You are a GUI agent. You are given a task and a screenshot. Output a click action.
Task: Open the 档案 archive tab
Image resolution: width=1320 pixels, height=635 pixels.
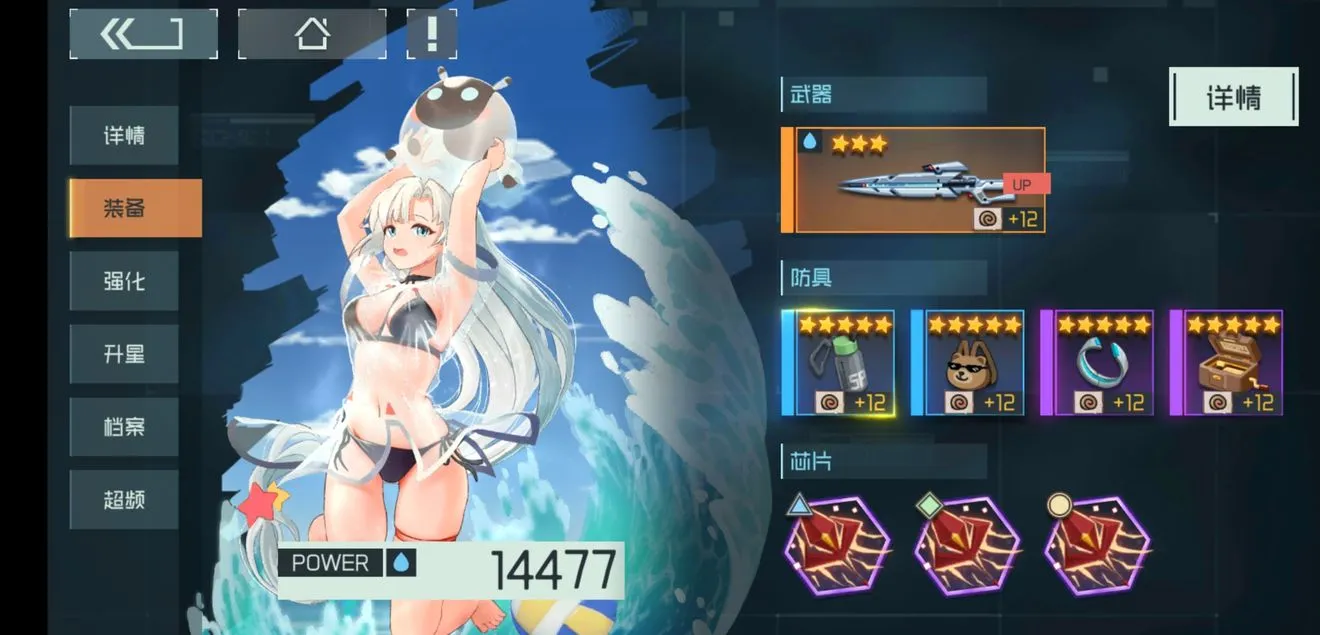[124, 427]
